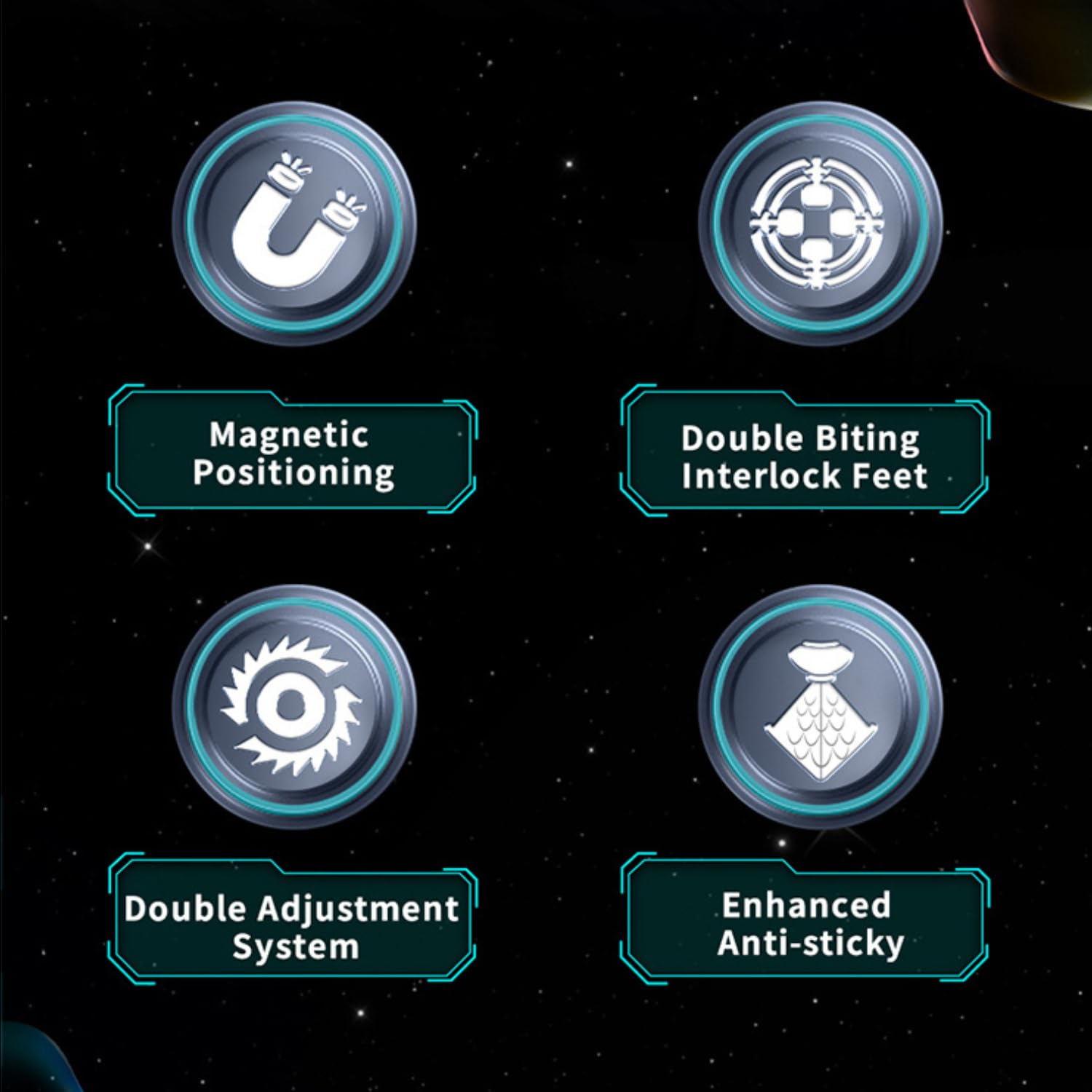1092x1092 pixels.
Task: Open the Magnetic Positioning label
Action: pyautogui.click(x=293, y=453)
